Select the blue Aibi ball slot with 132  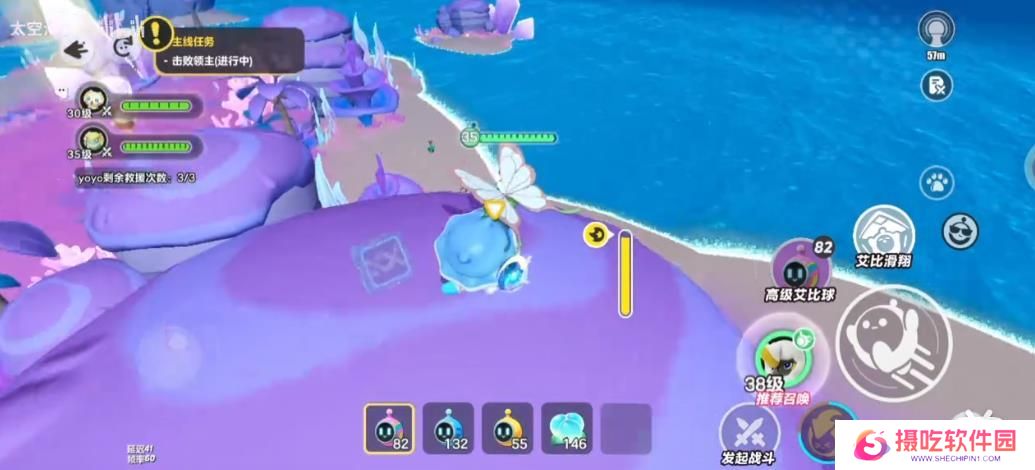448,429
